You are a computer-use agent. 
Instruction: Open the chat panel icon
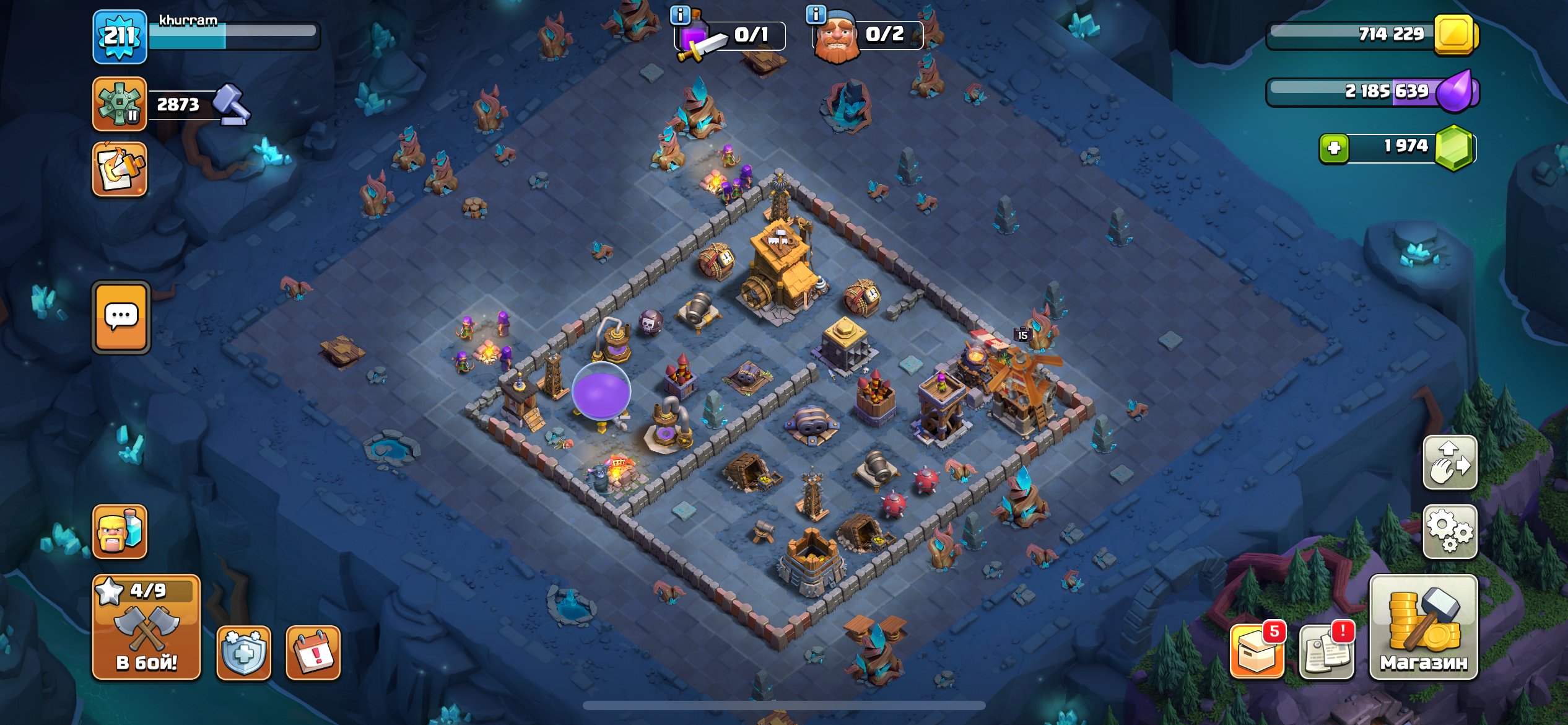pyautogui.click(x=121, y=316)
